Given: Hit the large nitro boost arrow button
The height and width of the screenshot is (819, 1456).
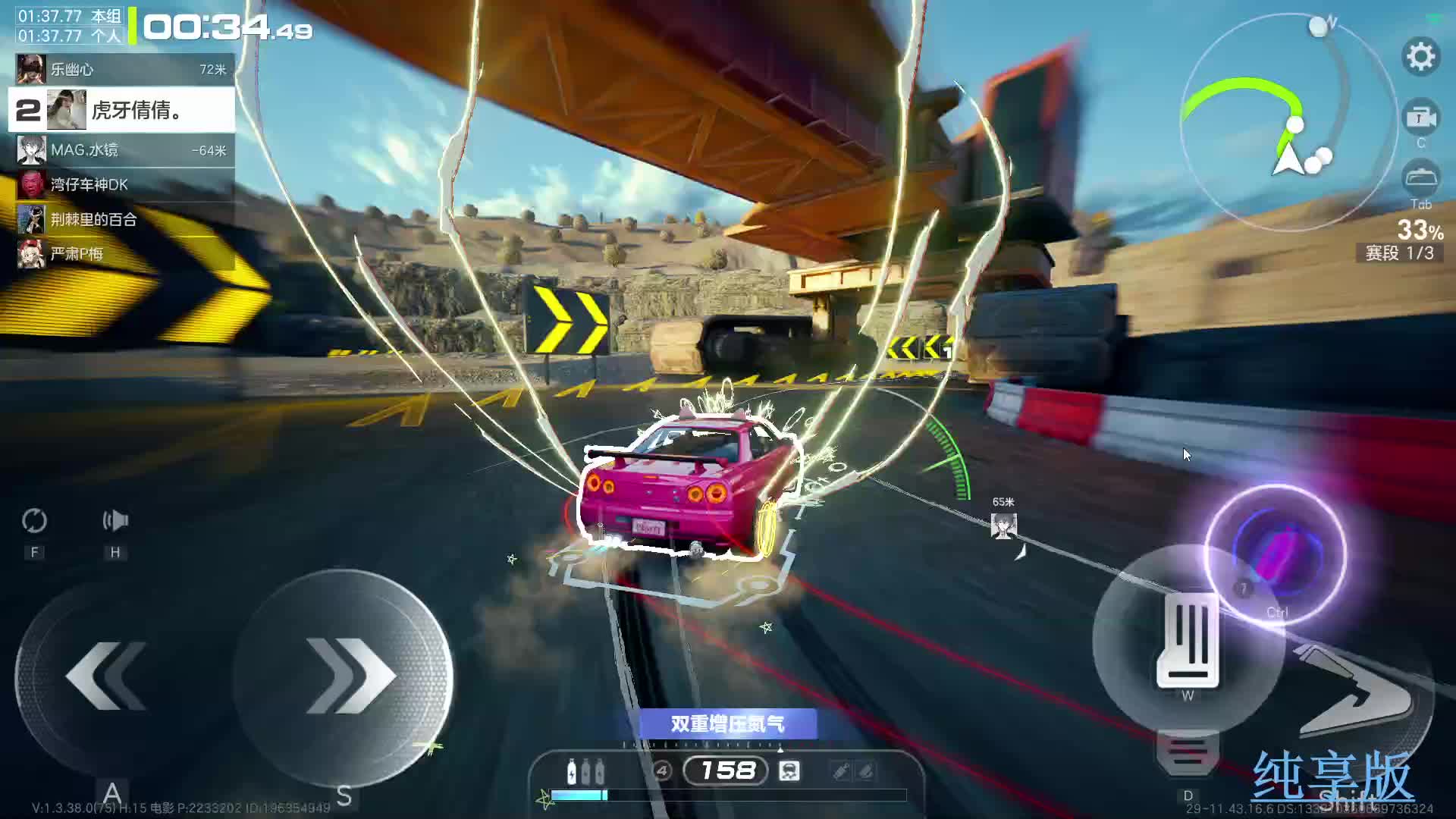Looking at the screenshot, I should tap(1357, 694).
